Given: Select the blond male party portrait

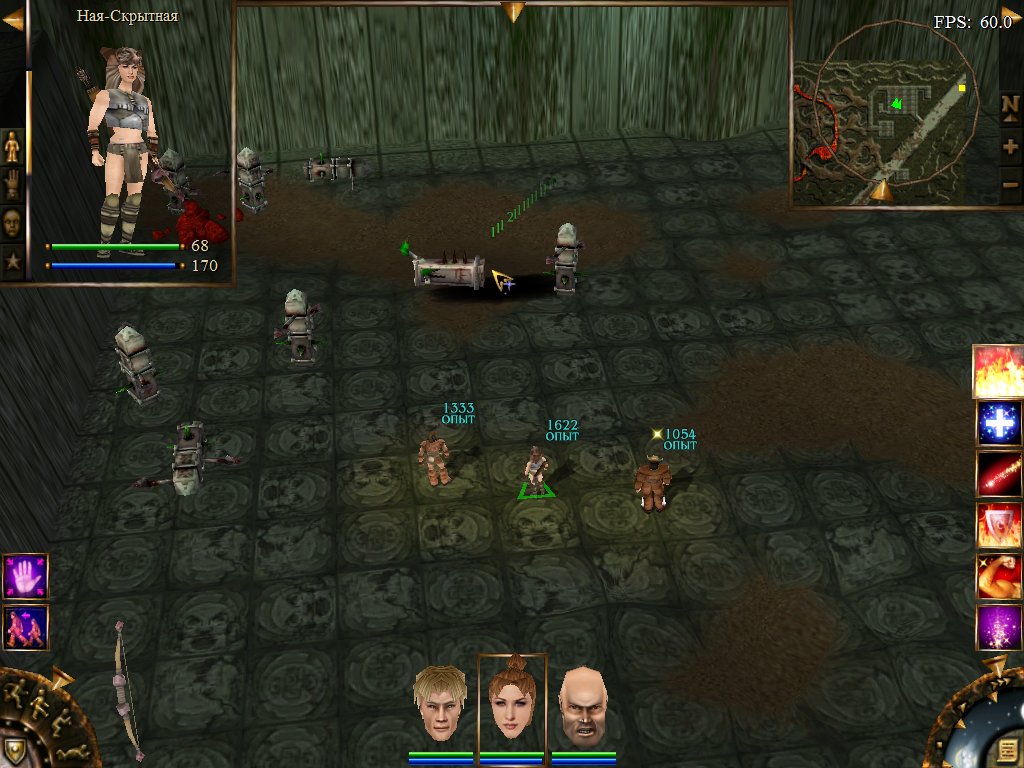Looking at the screenshot, I should pos(443,705).
